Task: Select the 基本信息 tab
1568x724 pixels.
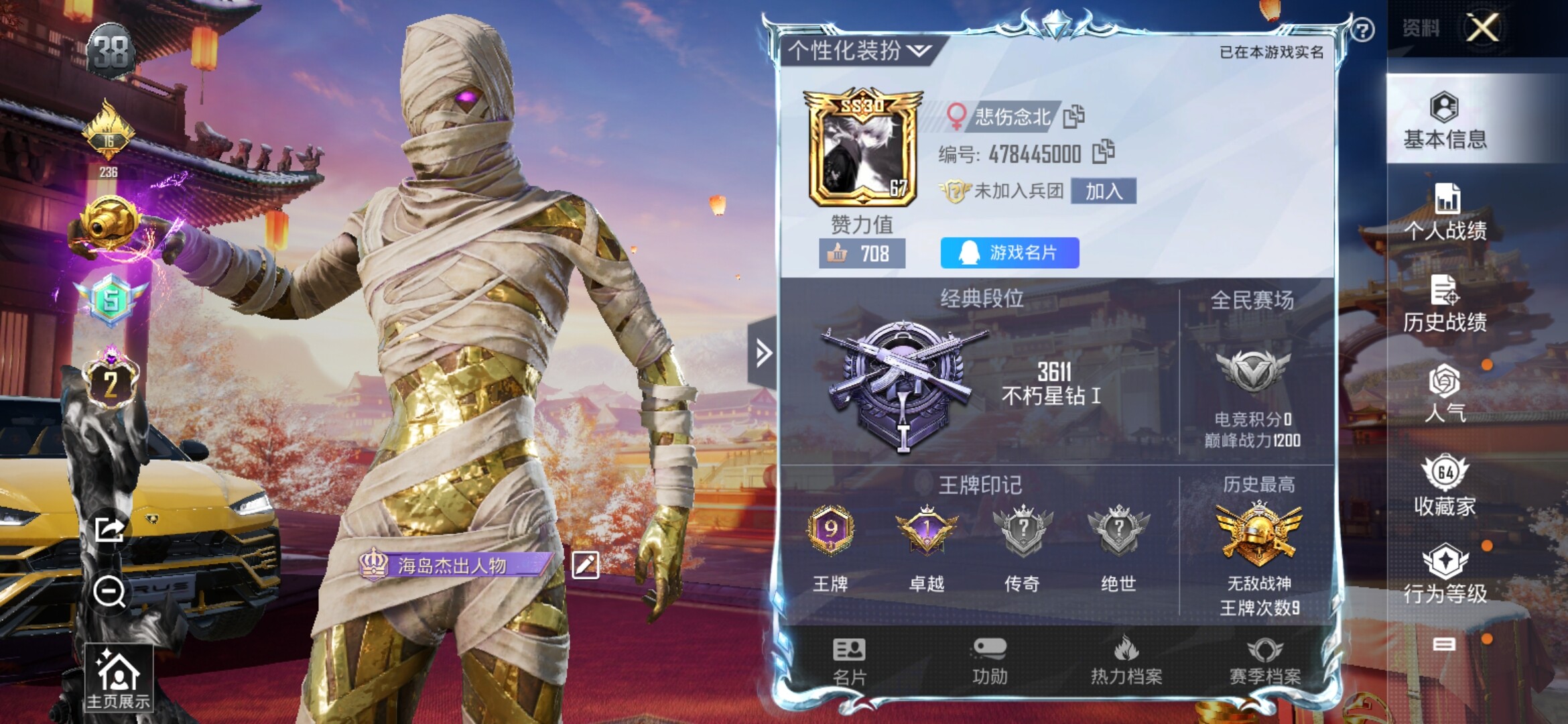Action: (x=1445, y=121)
